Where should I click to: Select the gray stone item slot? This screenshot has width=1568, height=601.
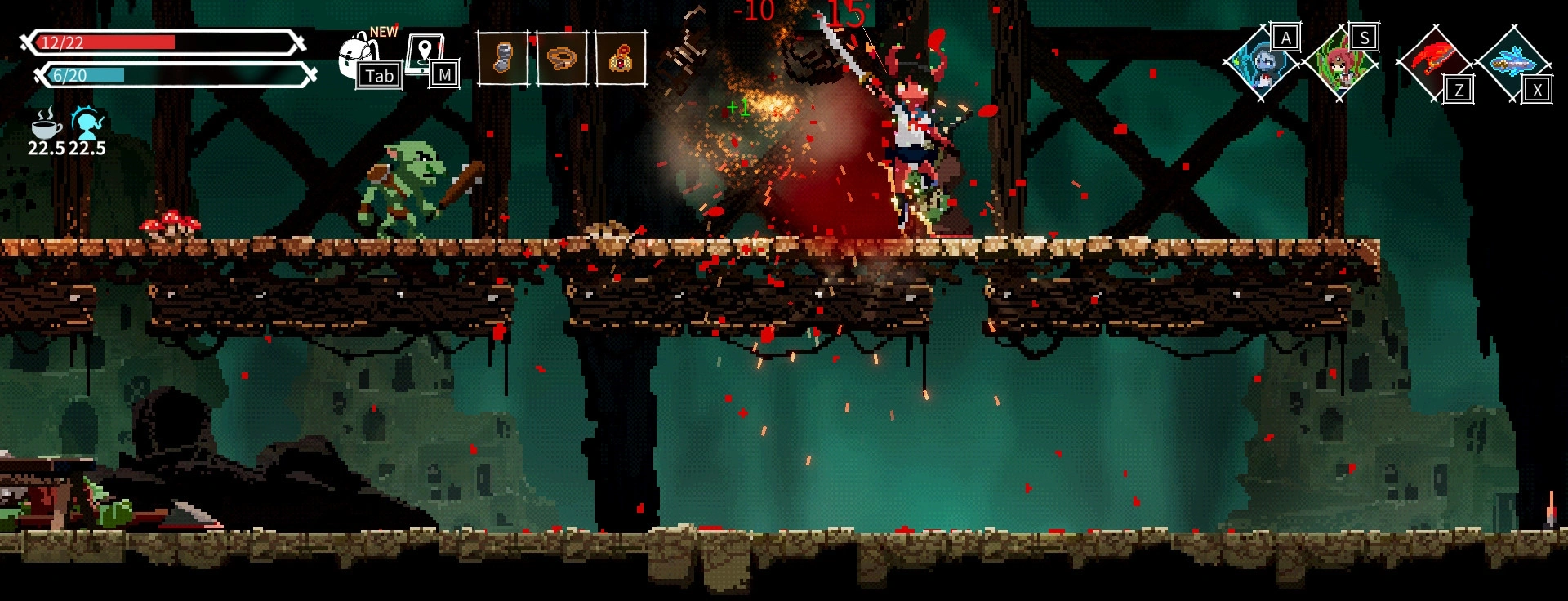point(502,58)
